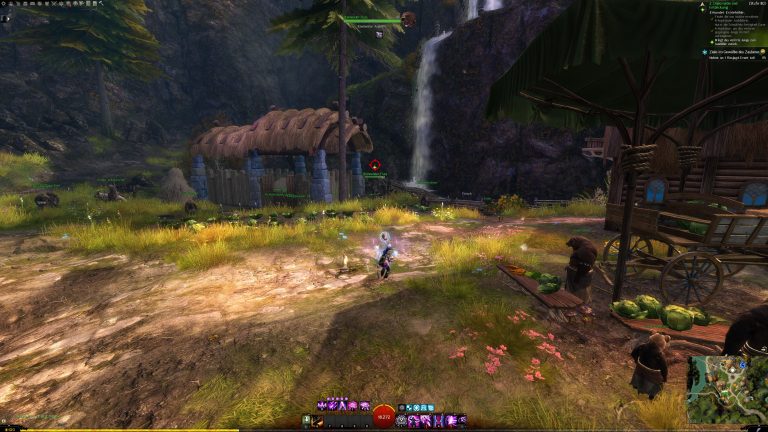This screenshot has width=768, height=432.
Task: Click the red health orb
Action: pos(384,415)
